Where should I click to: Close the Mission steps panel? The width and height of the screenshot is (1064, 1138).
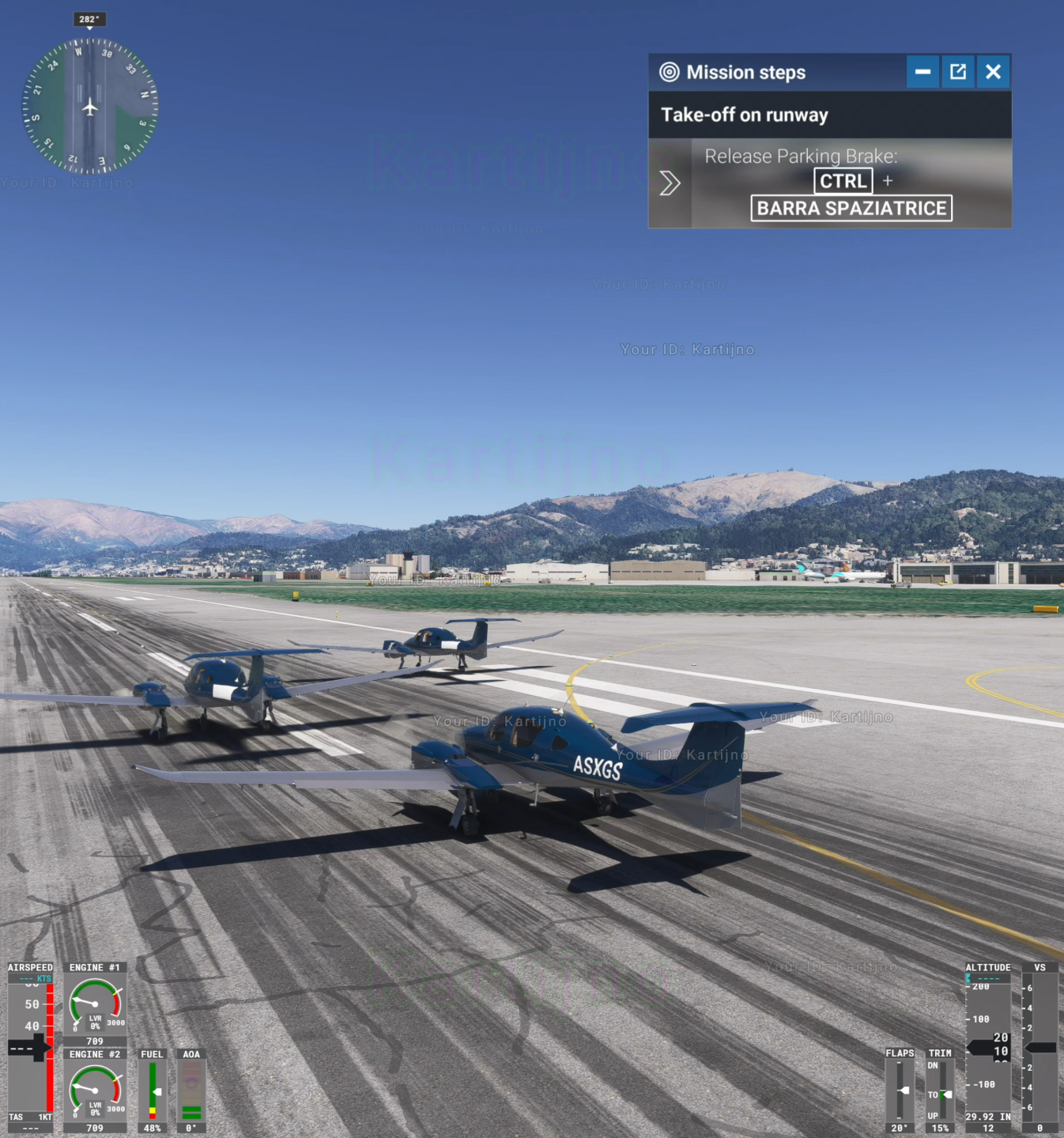[x=994, y=72]
